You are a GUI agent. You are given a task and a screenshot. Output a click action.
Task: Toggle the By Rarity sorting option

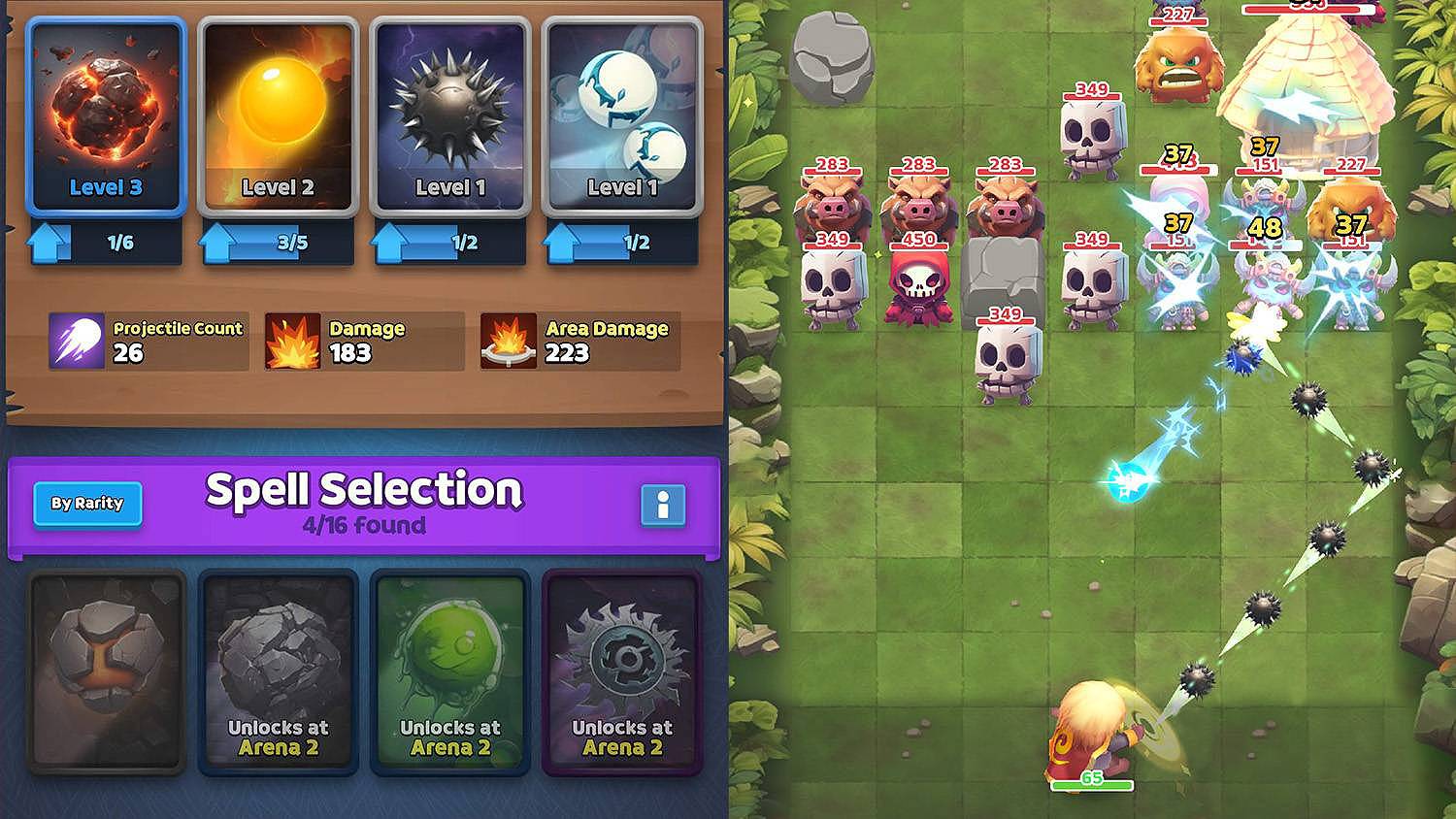pos(87,504)
